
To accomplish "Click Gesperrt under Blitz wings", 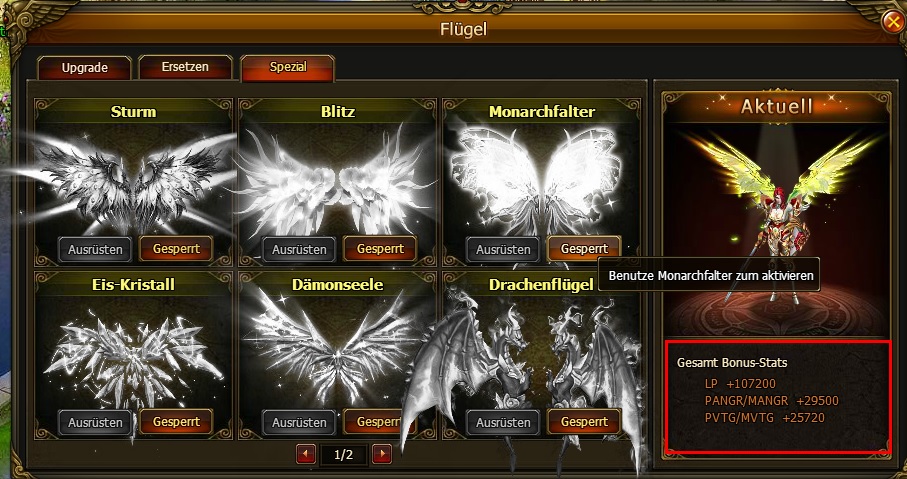I will point(380,249).
